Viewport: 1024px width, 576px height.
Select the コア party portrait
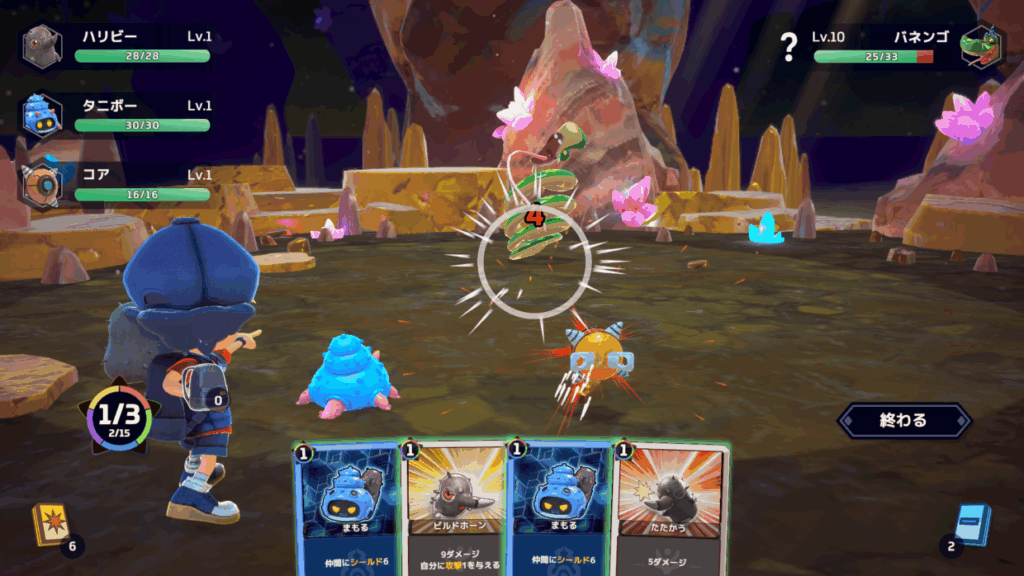click(x=42, y=183)
